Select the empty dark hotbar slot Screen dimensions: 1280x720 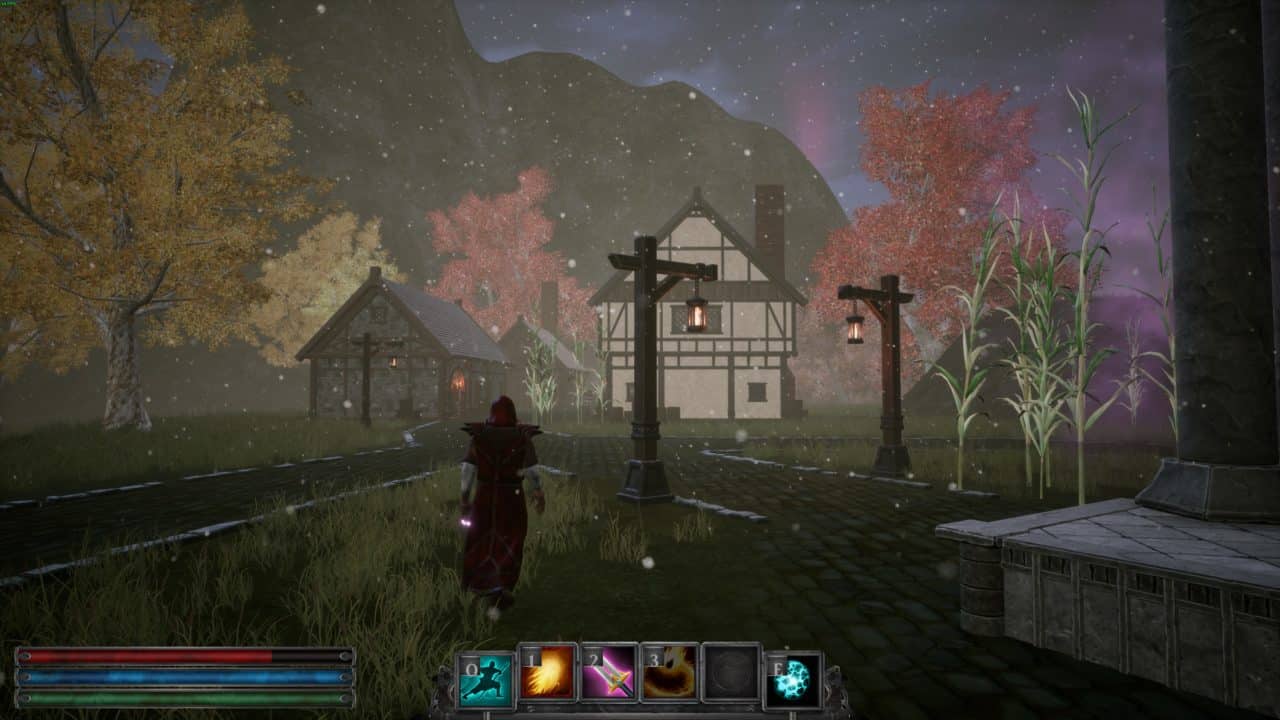(x=731, y=673)
